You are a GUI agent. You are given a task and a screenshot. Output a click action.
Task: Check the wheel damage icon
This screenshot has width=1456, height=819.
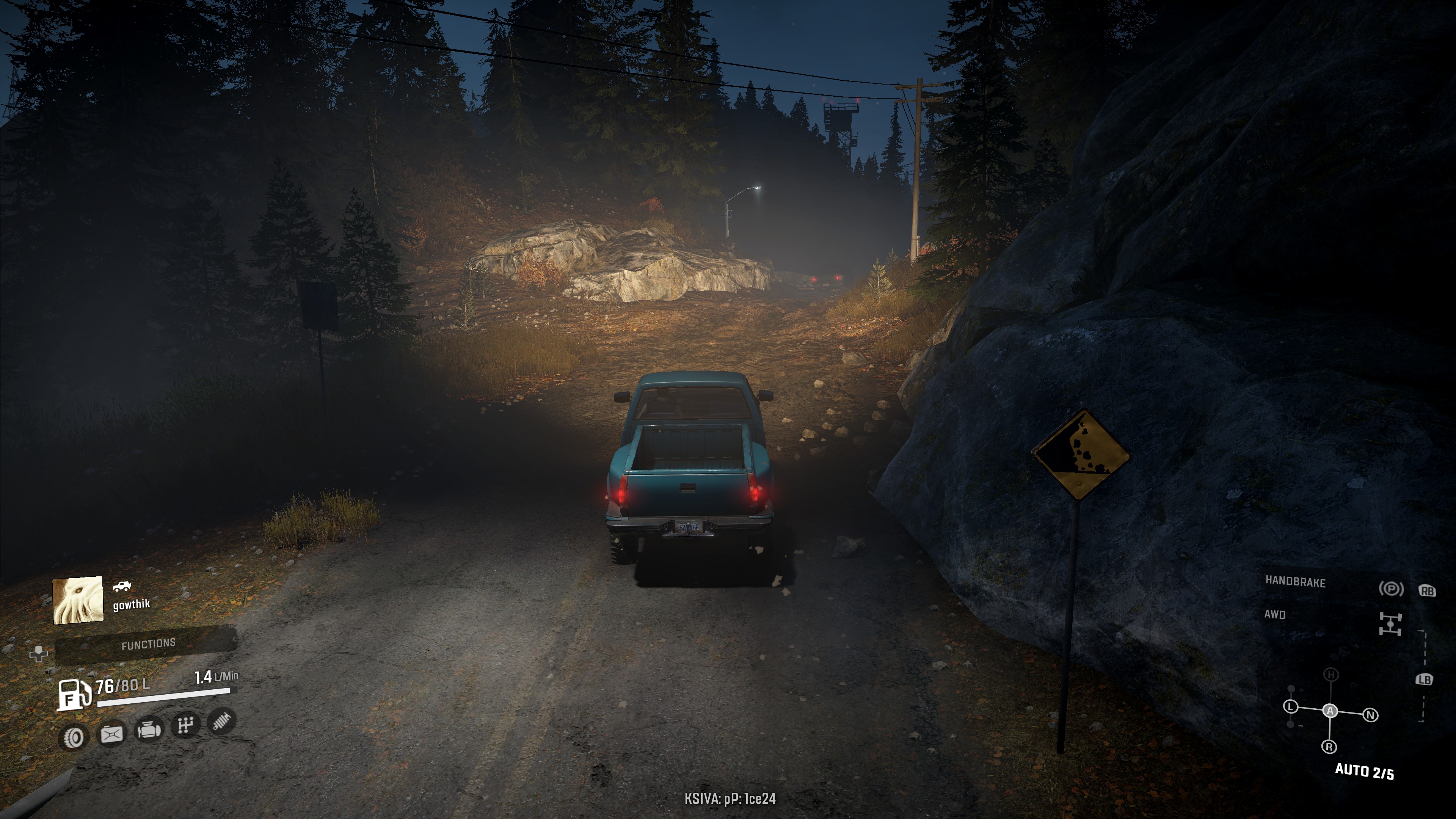(x=74, y=737)
